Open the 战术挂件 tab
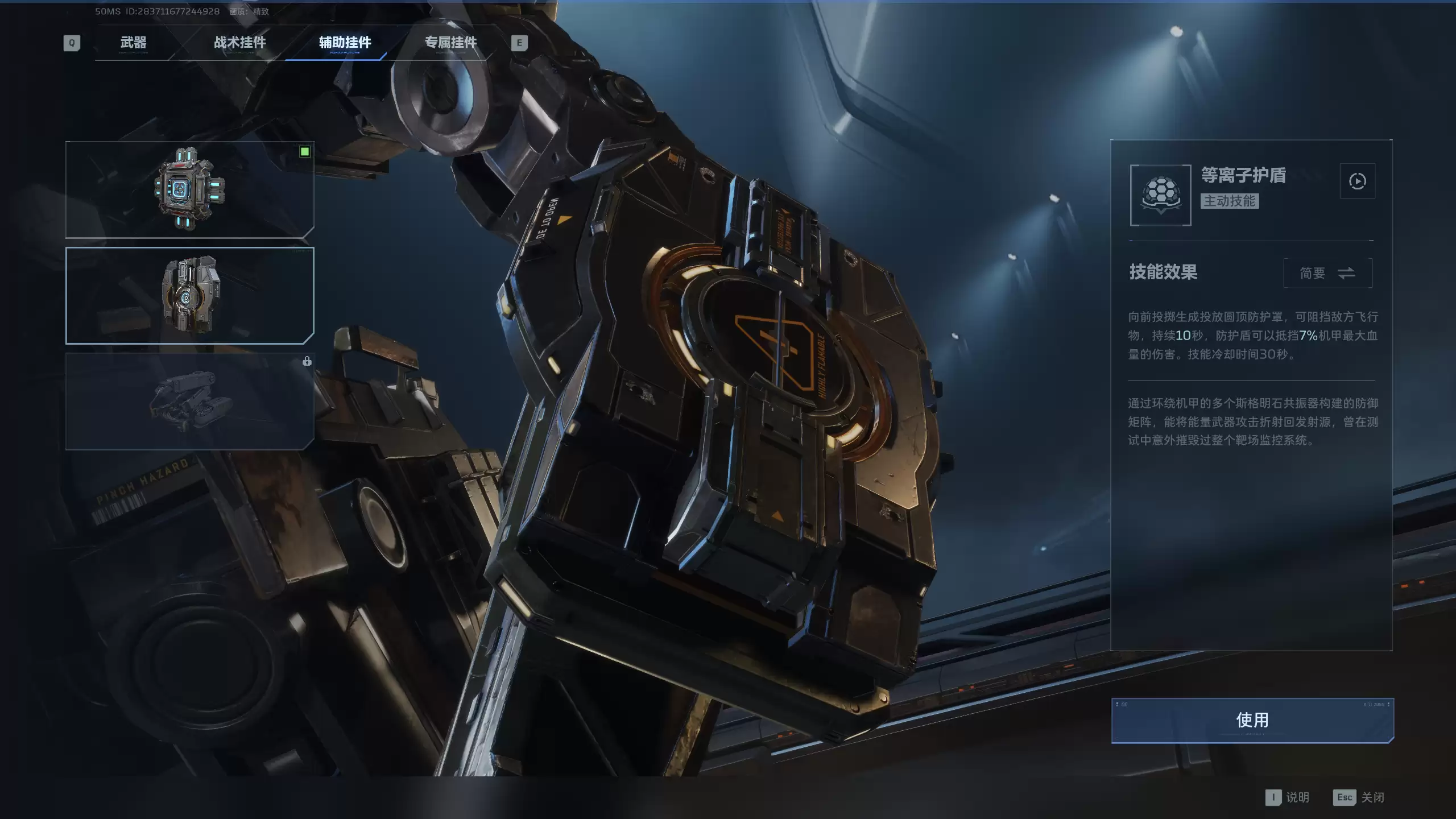The image size is (1456, 819). [239, 43]
